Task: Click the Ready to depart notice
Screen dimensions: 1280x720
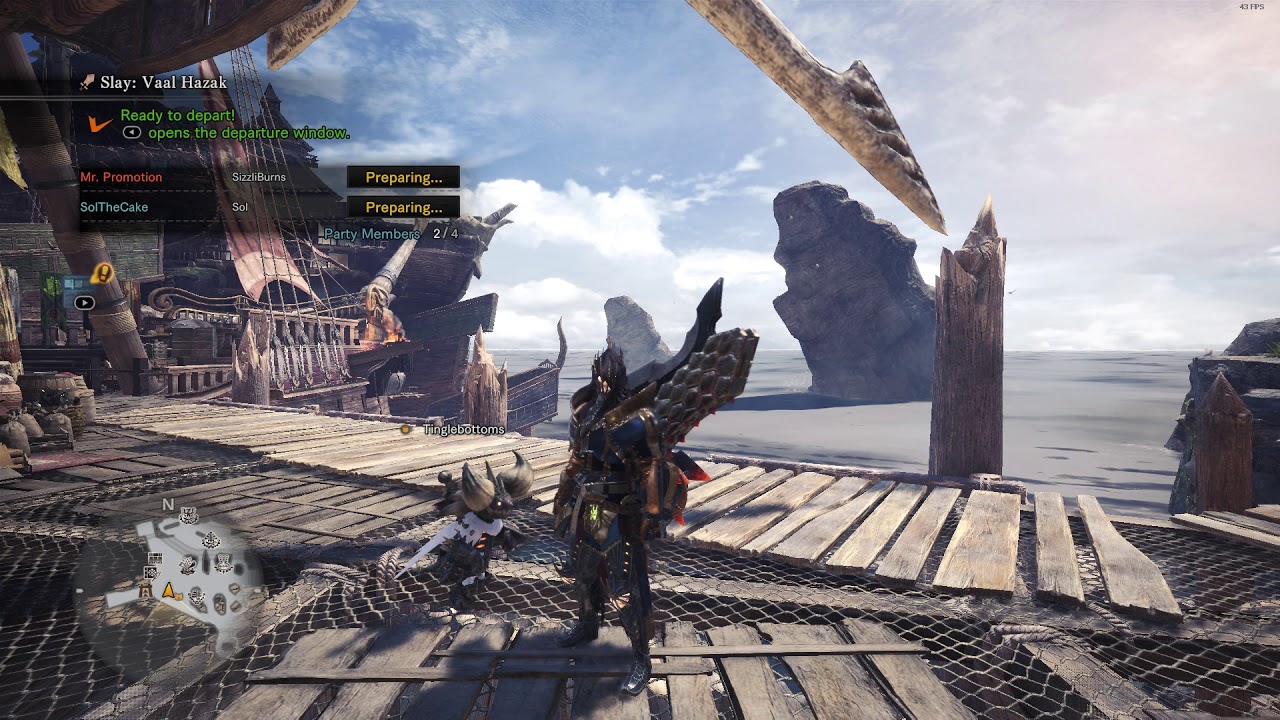Action: coord(177,116)
